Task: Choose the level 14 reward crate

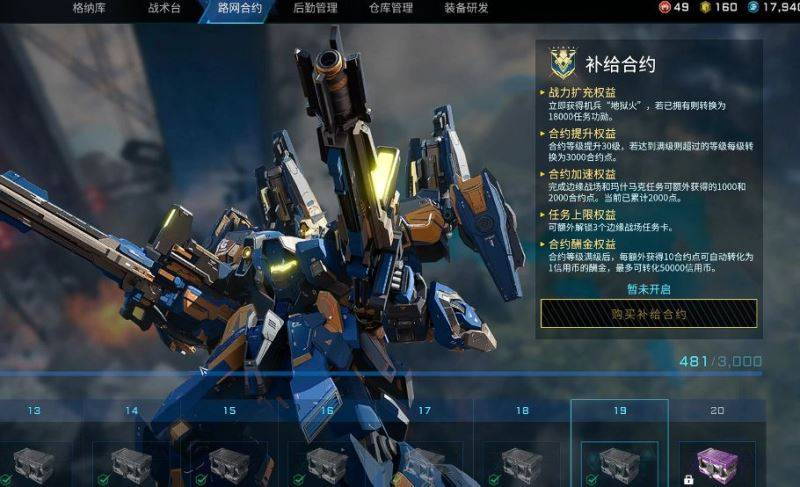Action: pyautogui.click(x=131, y=464)
